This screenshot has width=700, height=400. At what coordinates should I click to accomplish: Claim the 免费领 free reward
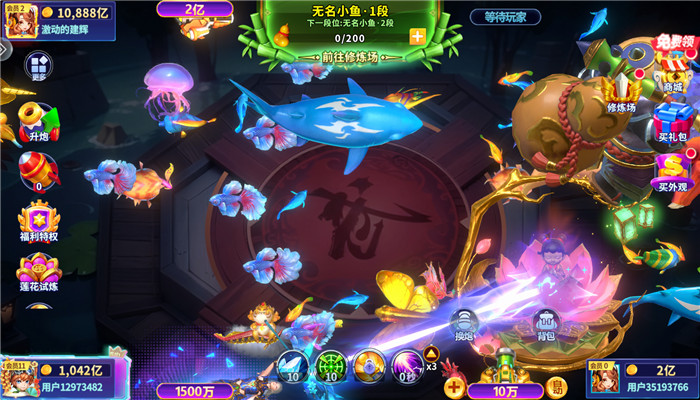tap(675, 45)
